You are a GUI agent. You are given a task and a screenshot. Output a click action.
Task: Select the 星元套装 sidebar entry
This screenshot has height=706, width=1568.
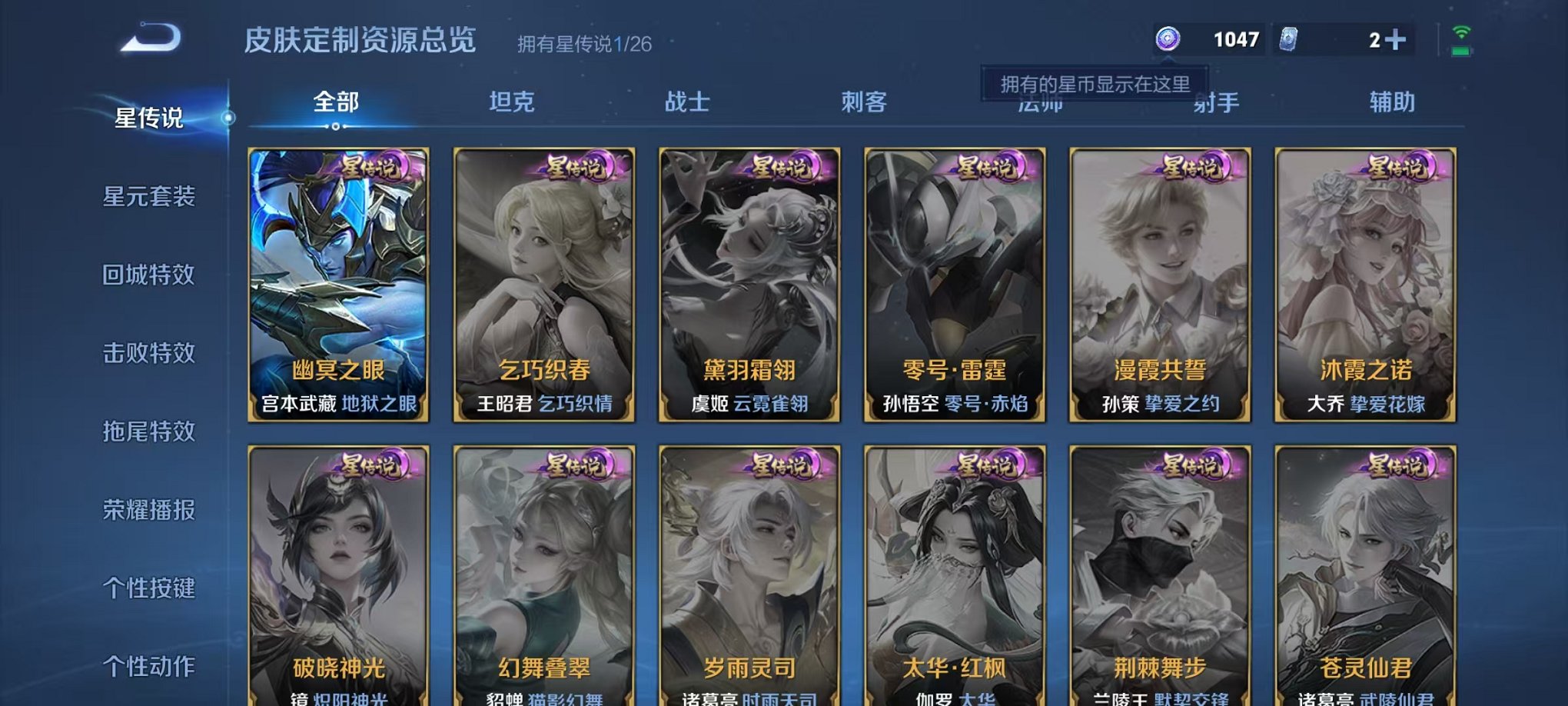(x=148, y=196)
